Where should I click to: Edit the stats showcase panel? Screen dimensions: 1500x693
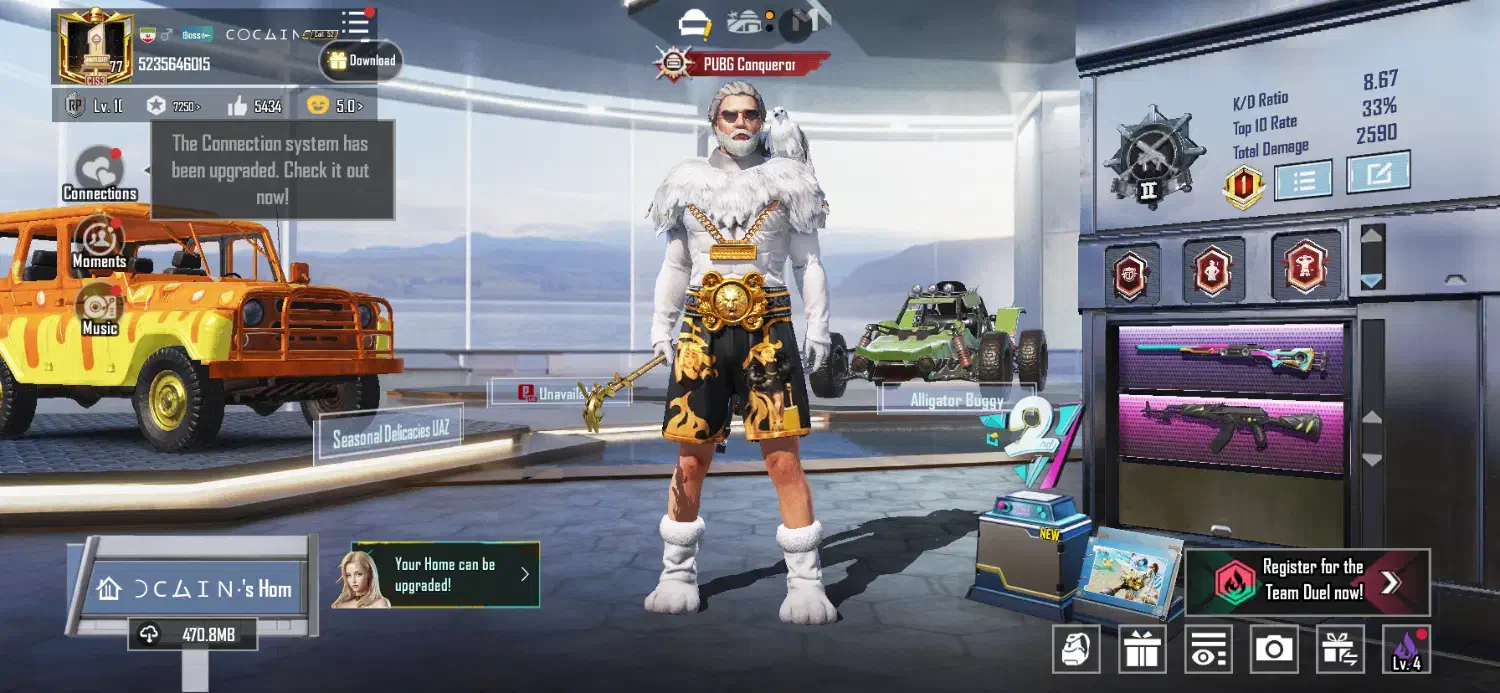[x=1378, y=172]
